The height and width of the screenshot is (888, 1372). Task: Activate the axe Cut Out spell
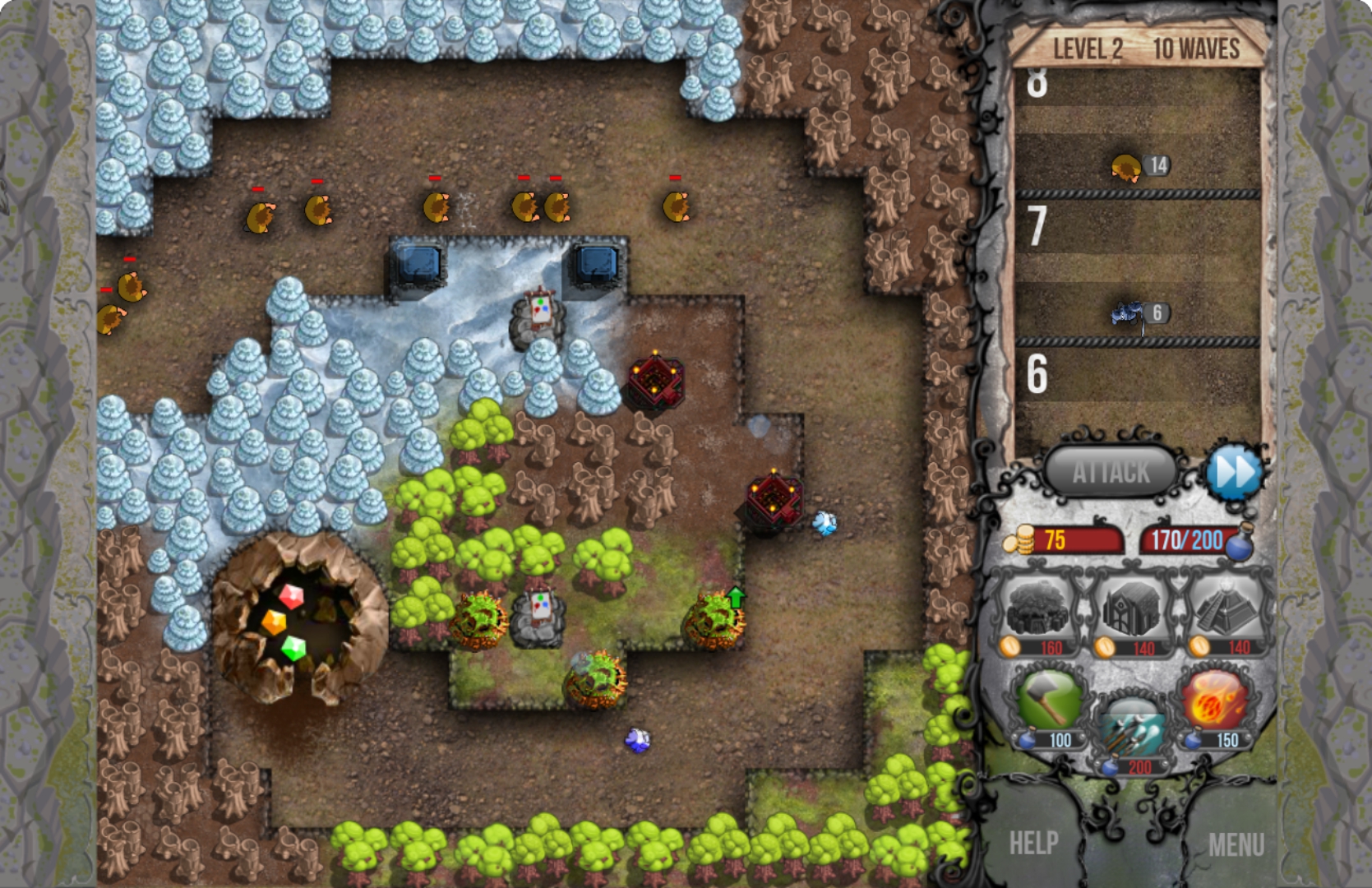[1048, 701]
